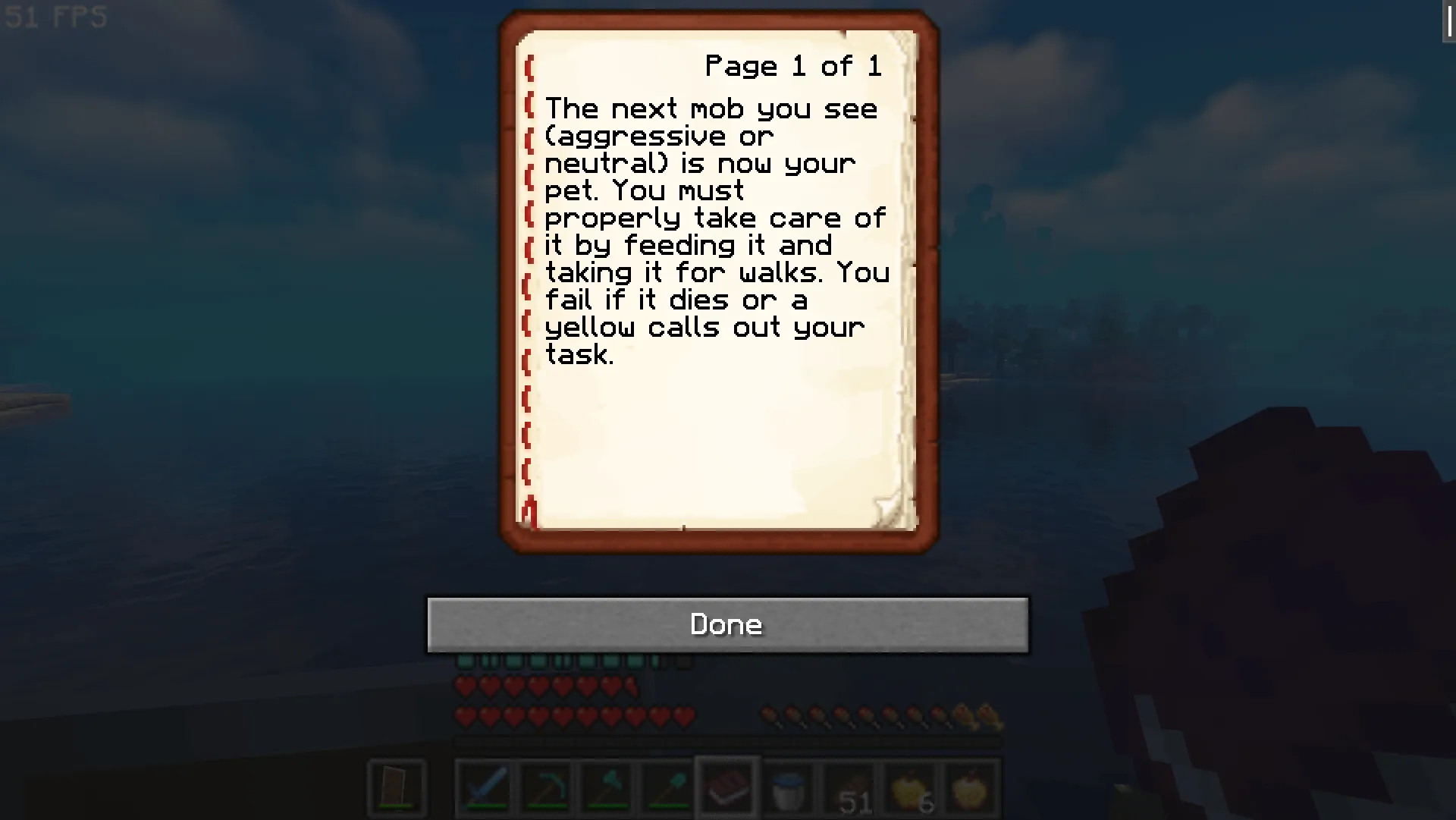Screen dimensions: 1456x820
Task: Click the open book item in the hotbar
Action: (726, 789)
